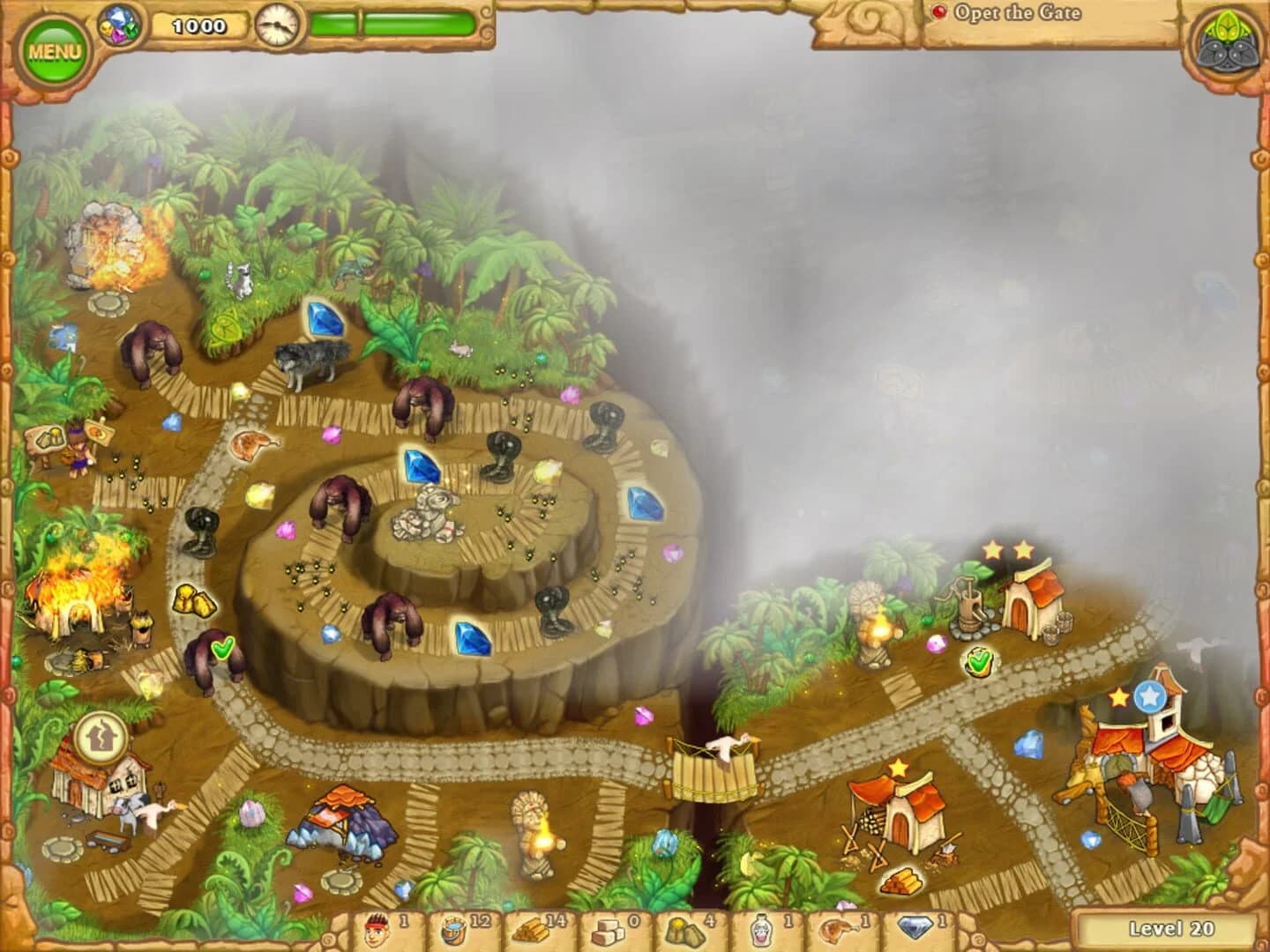
Task: Click the red gem beside Opet the Gate
Action: pyautogui.click(x=938, y=13)
